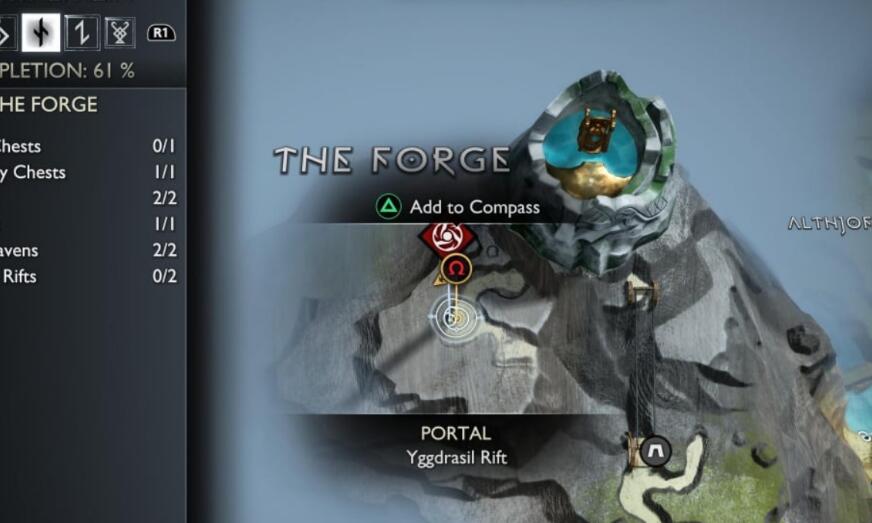Select the red diamond spiral map marker
The width and height of the screenshot is (872, 523).
point(446,238)
